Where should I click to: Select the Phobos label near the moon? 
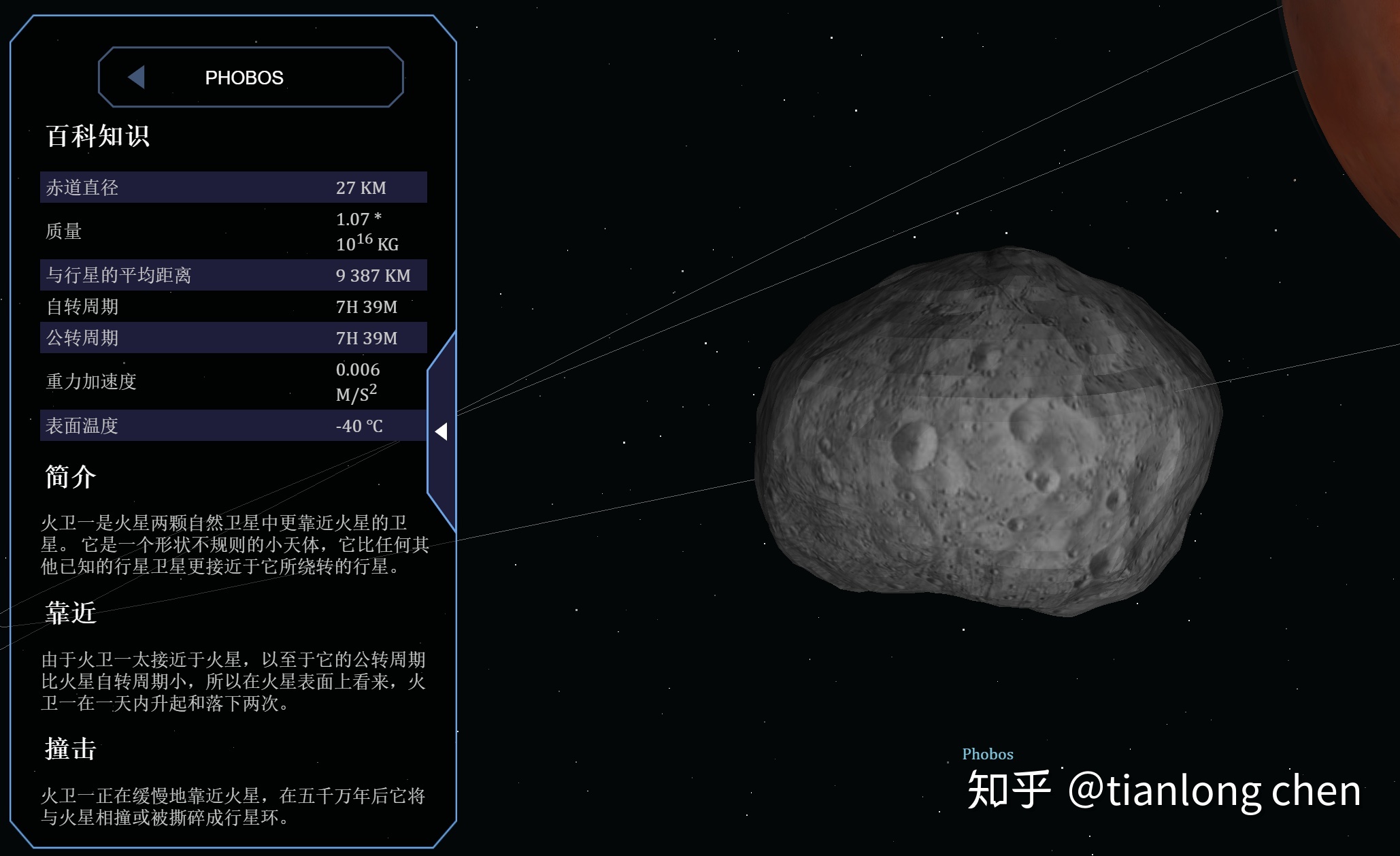pos(987,754)
